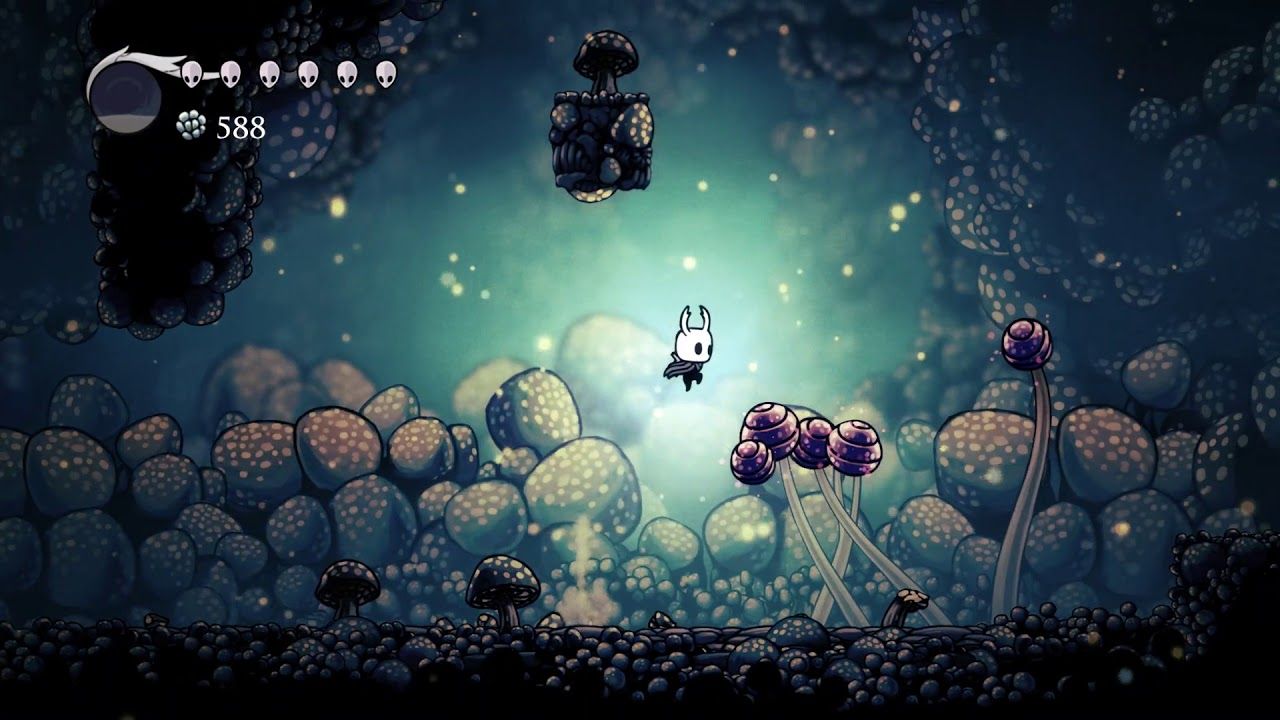Toggle the mushroom sprouting atop the platform
The image size is (1280, 720).
606,55
